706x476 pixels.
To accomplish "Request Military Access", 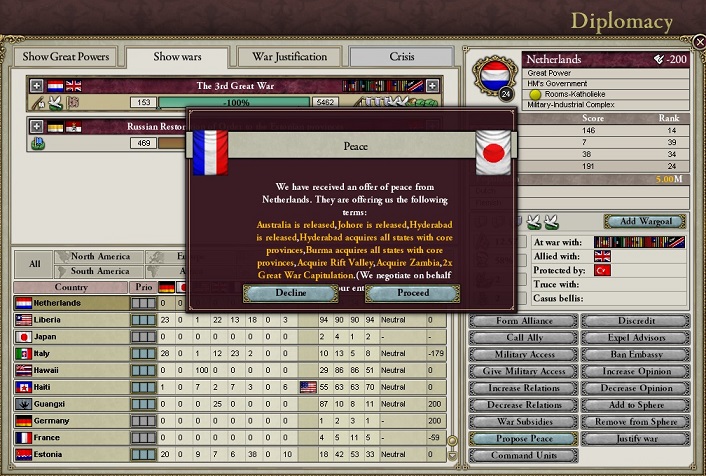I will coord(524,355).
